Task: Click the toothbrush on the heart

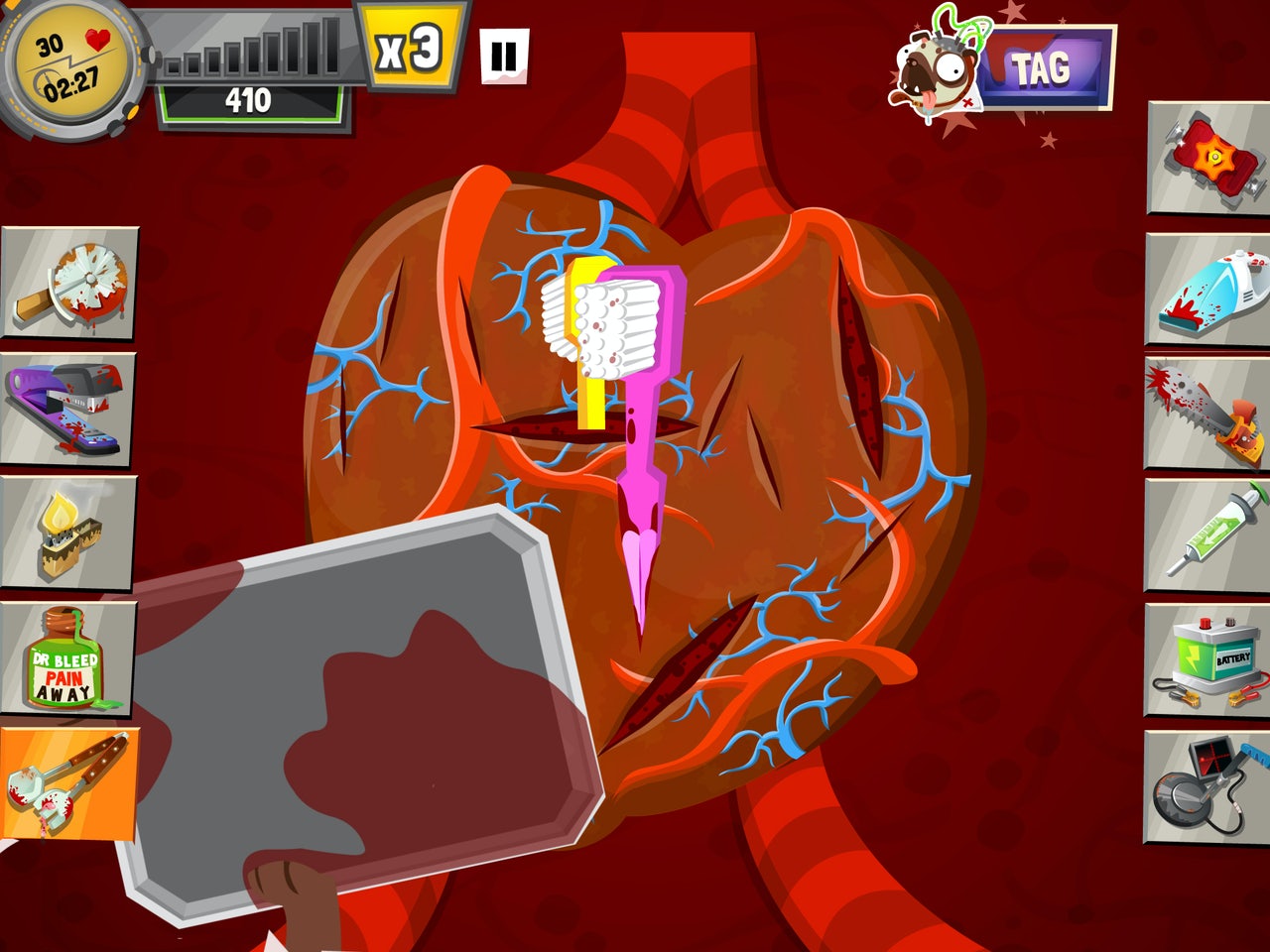Action: point(615,327)
